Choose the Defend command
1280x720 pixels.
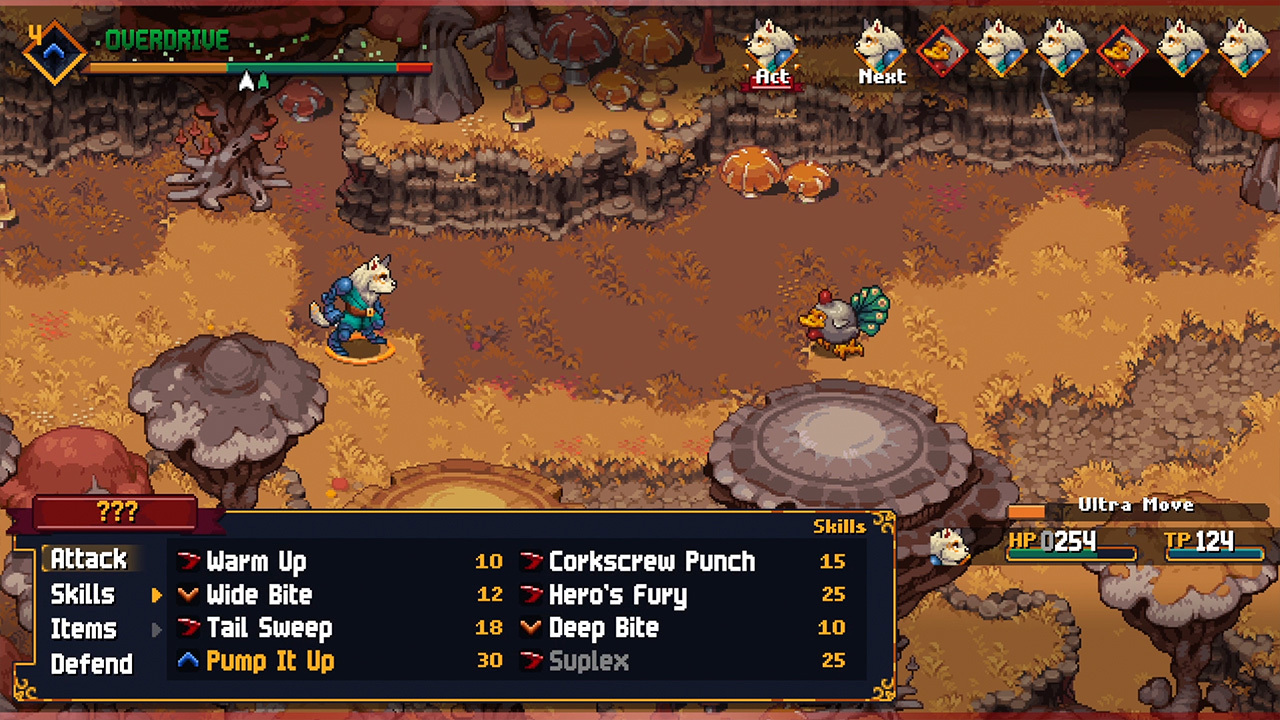(91, 662)
